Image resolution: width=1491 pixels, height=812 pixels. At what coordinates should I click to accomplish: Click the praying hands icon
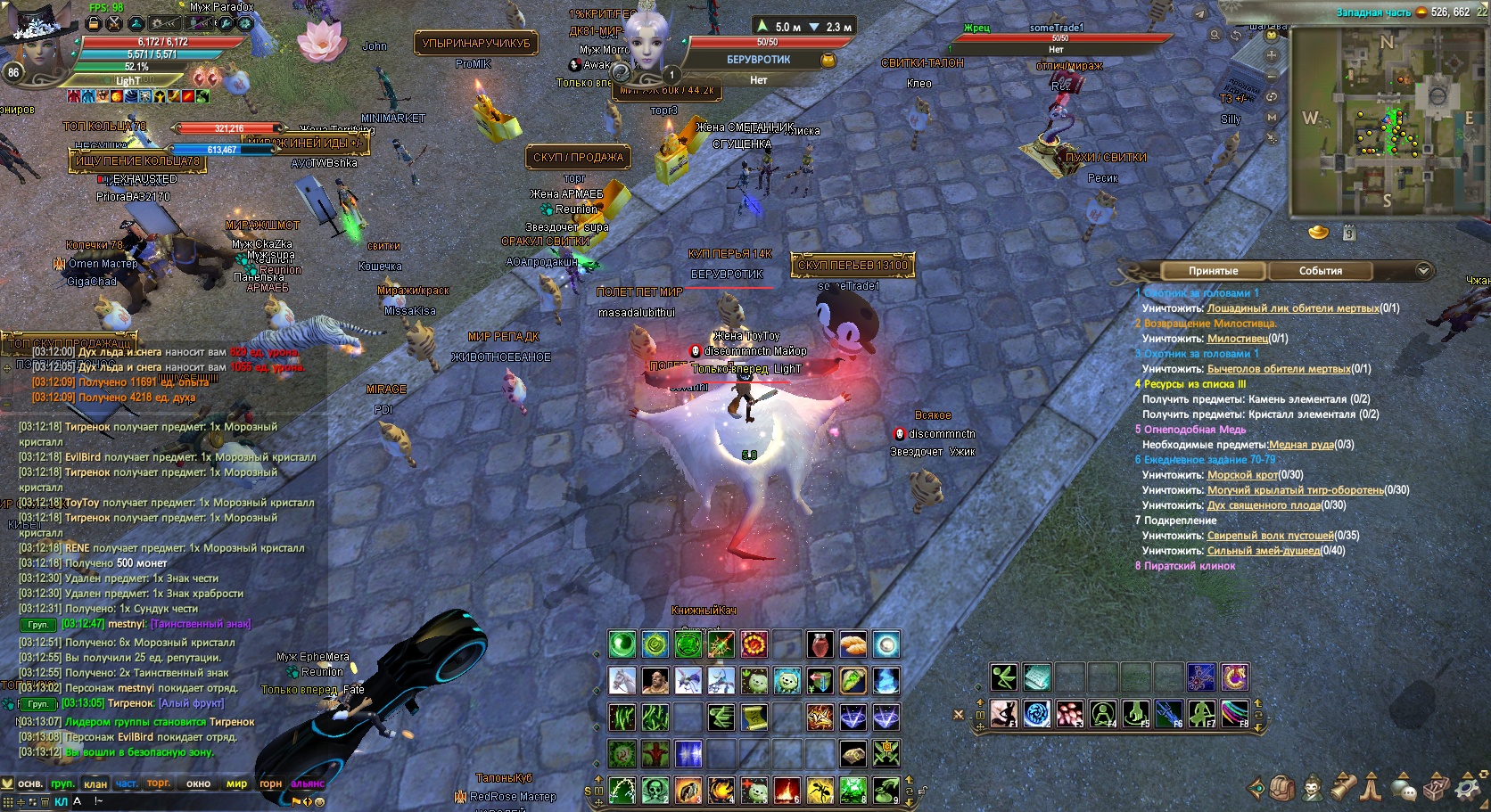click(1372, 789)
